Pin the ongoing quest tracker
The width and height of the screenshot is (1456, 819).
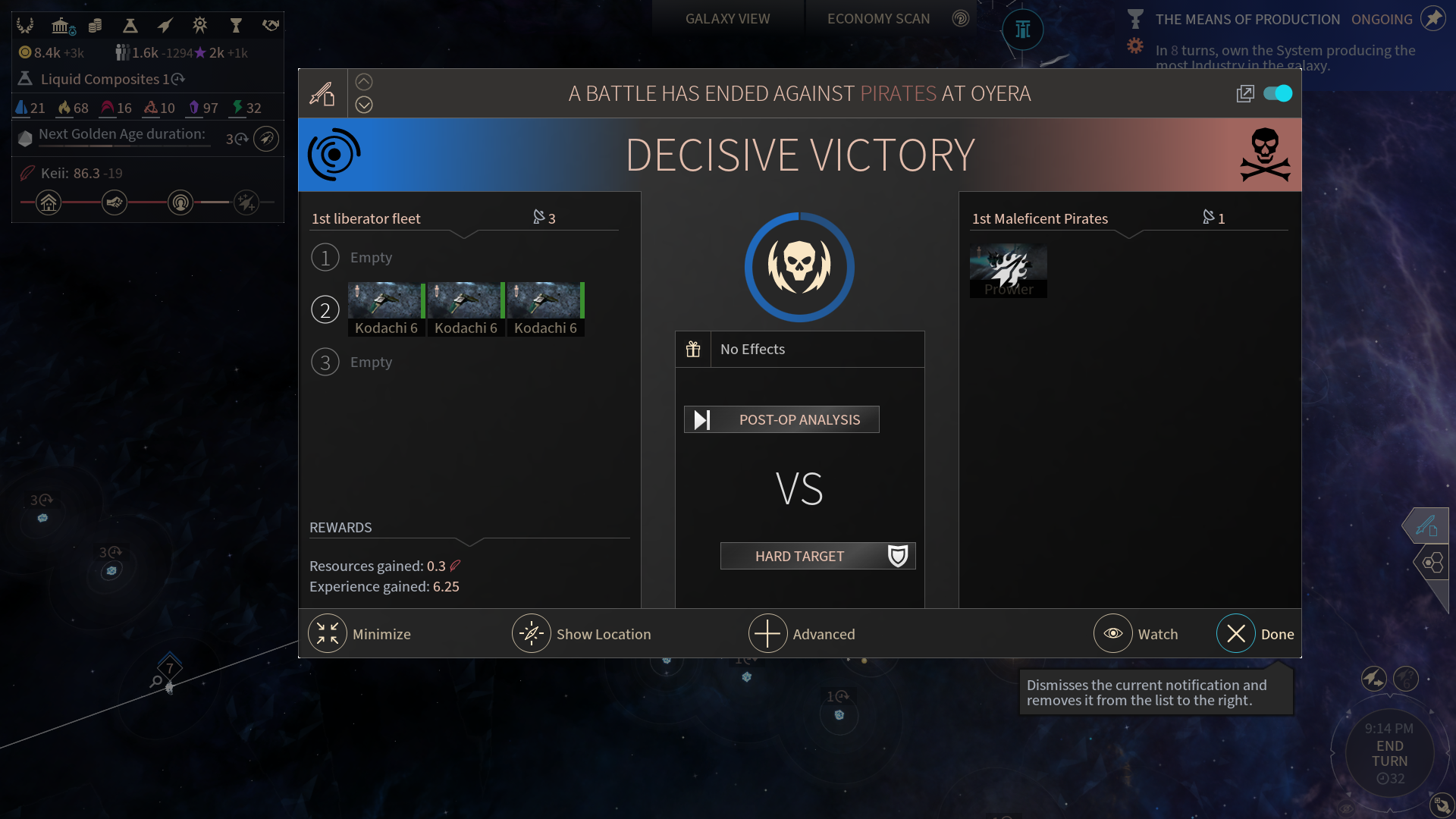[1432, 19]
